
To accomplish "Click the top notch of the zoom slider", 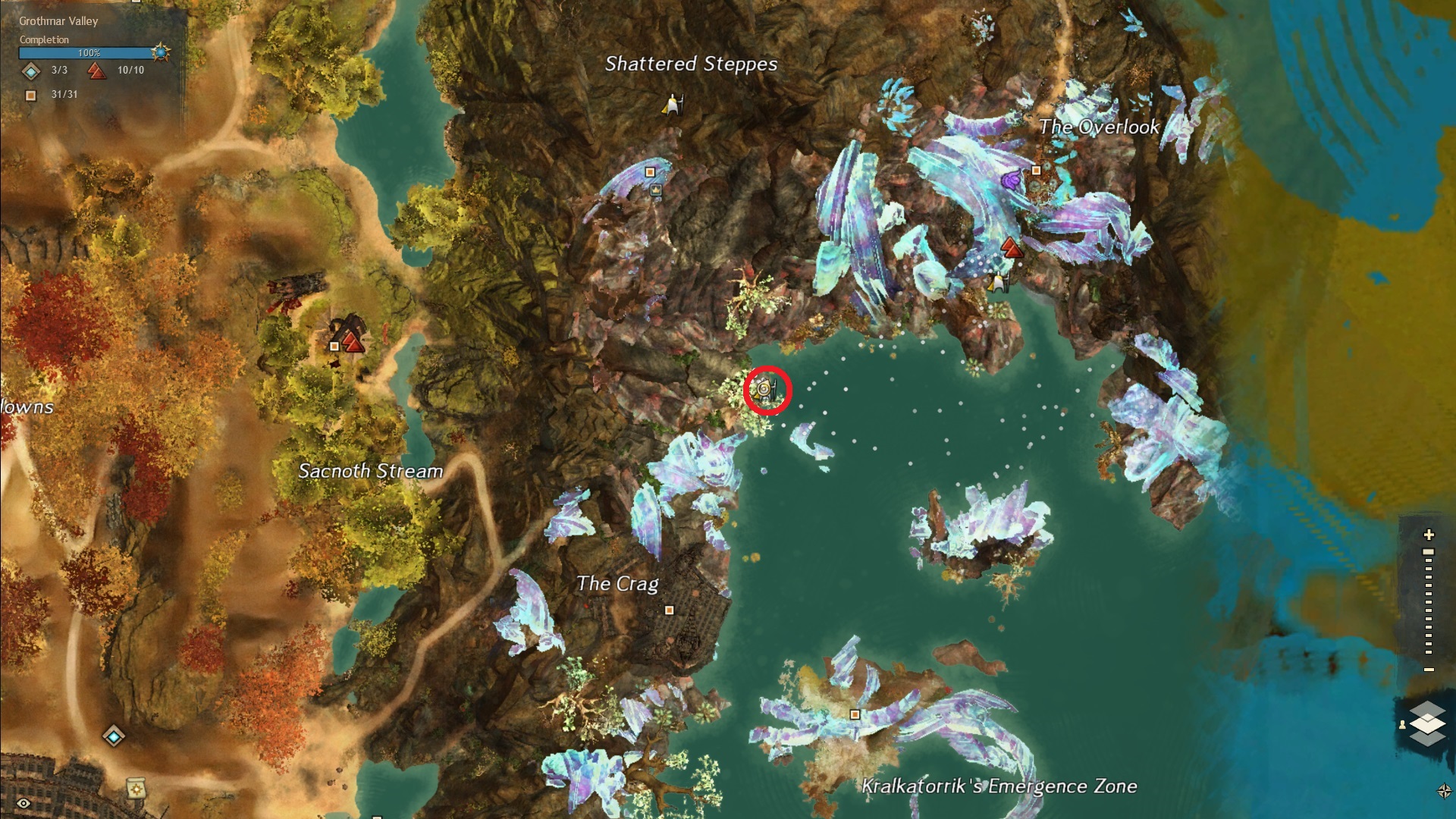I will tap(1429, 552).
